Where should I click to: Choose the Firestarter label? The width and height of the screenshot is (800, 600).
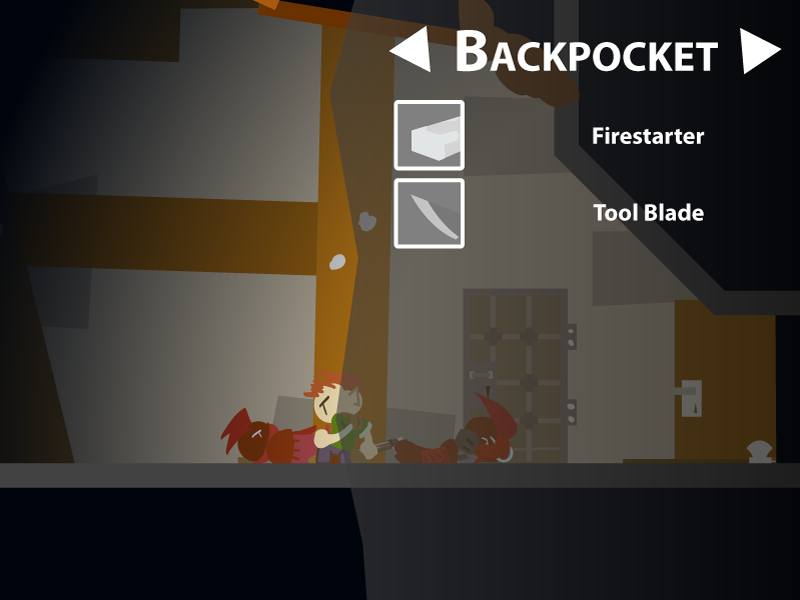pos(648,136)
